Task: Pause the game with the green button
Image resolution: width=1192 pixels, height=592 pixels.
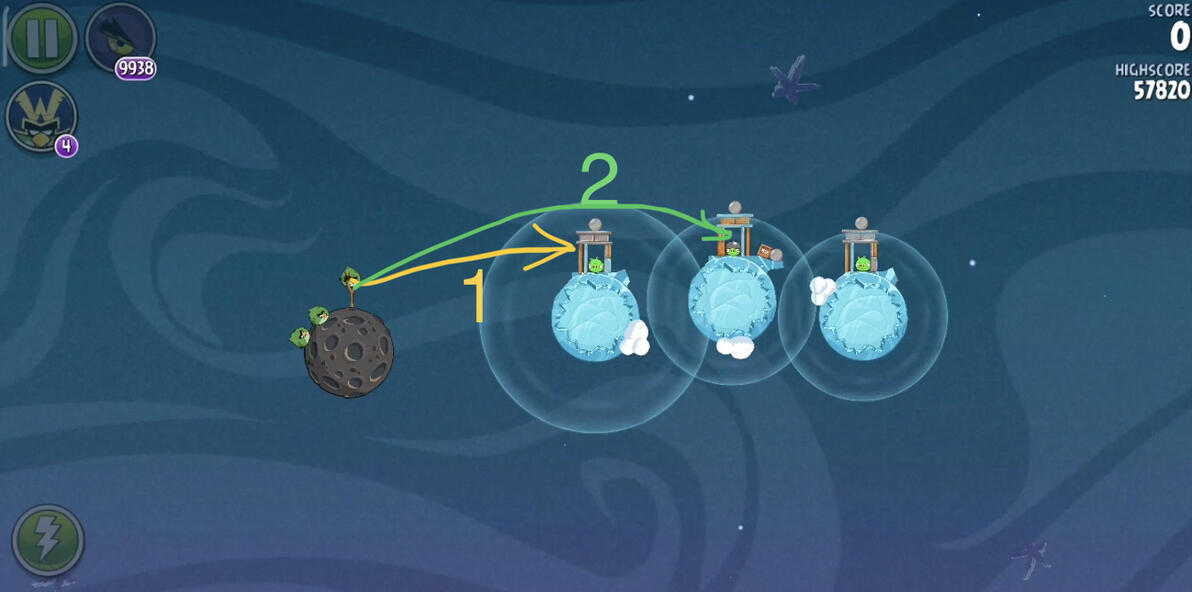Action: 42,37
